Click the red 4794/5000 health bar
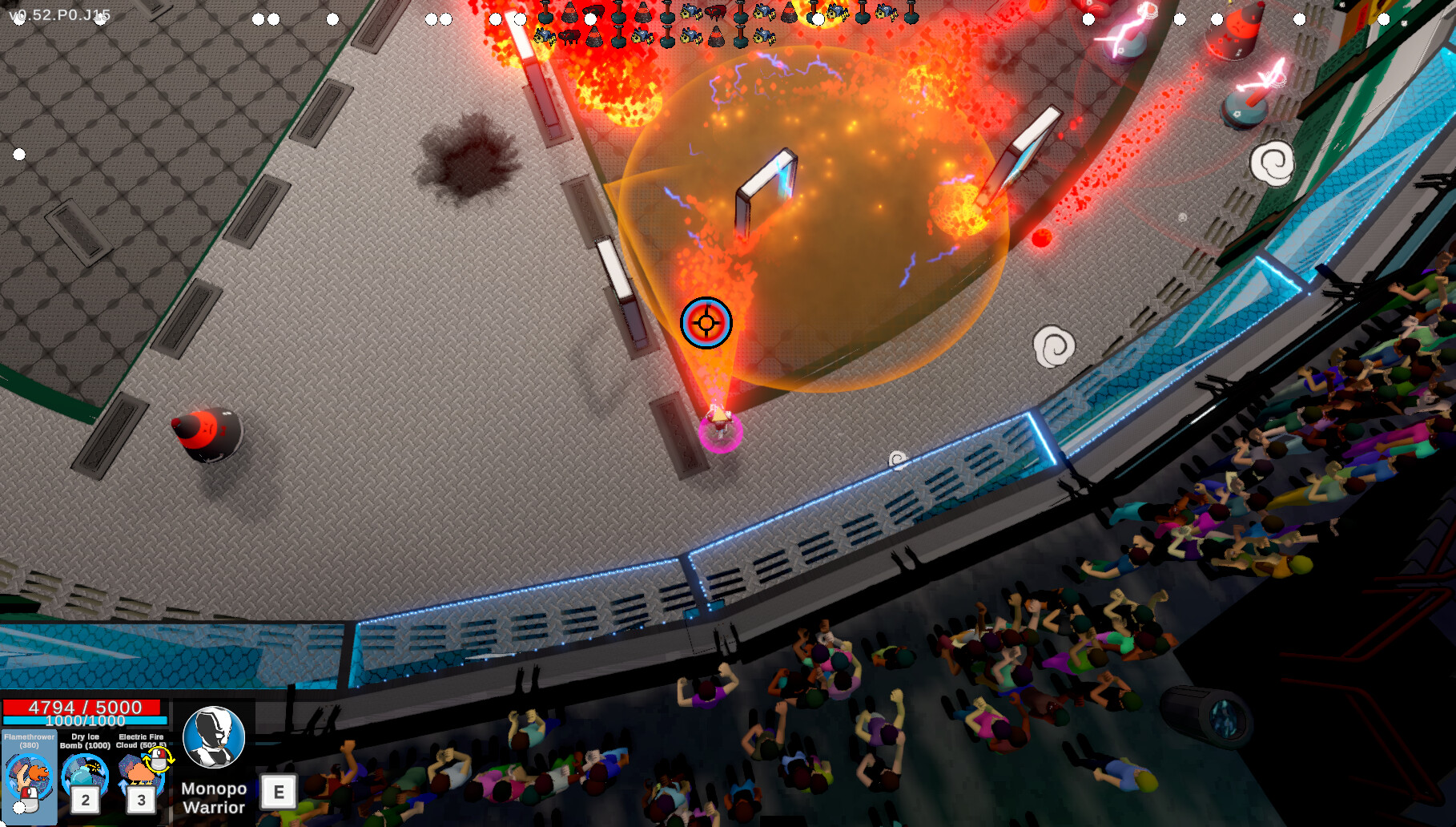The width and height of the screenshot is (1456, 827). pyautogui.click(x=82, y=708)
